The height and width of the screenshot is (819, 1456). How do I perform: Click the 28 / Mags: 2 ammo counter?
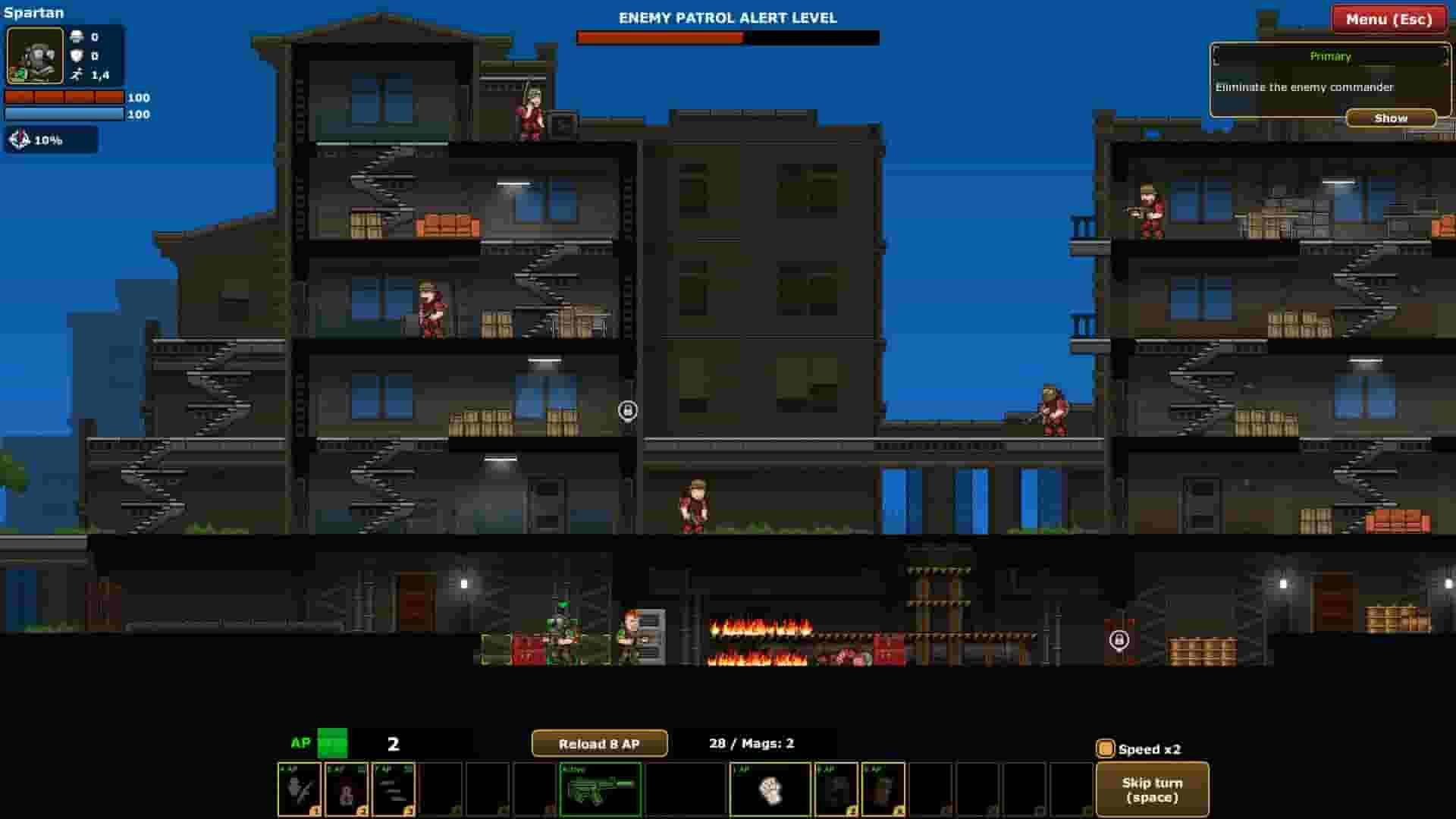click(751, 743)
